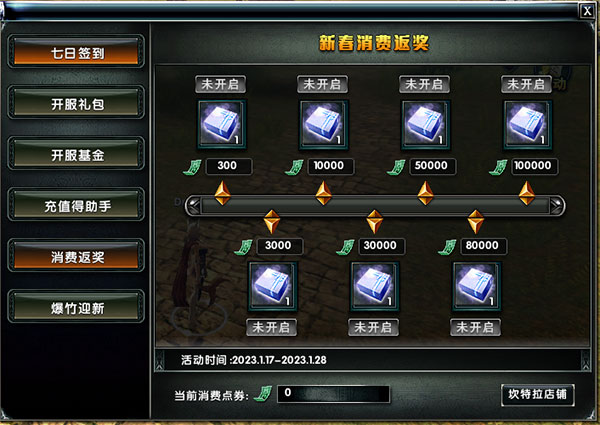Click the 未开启 button above the 300 reward
Image resolution: width=600 pixels, height=425 pixels.
pos(222,83)
